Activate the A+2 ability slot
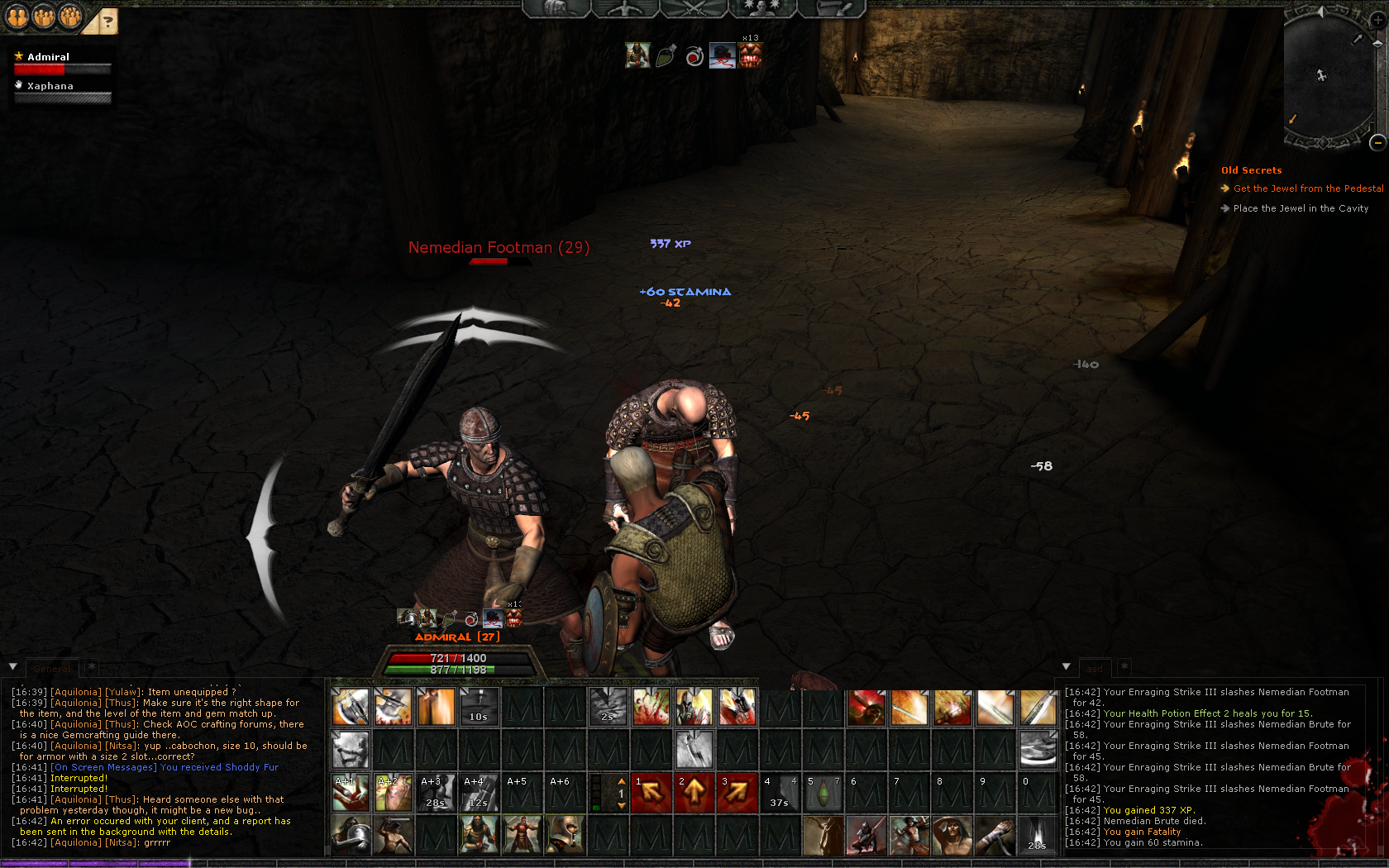 pyautogui.click(x=394, y=793)
